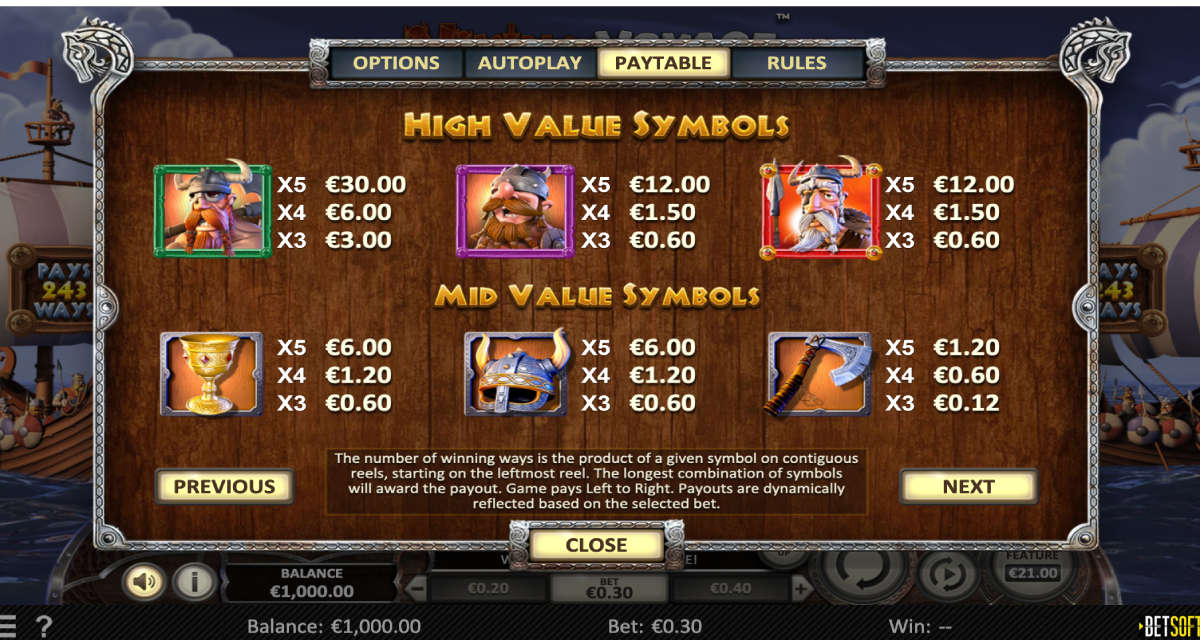Choose the €0.40 bet option
1200x640 pixels.
coord(729,589)
